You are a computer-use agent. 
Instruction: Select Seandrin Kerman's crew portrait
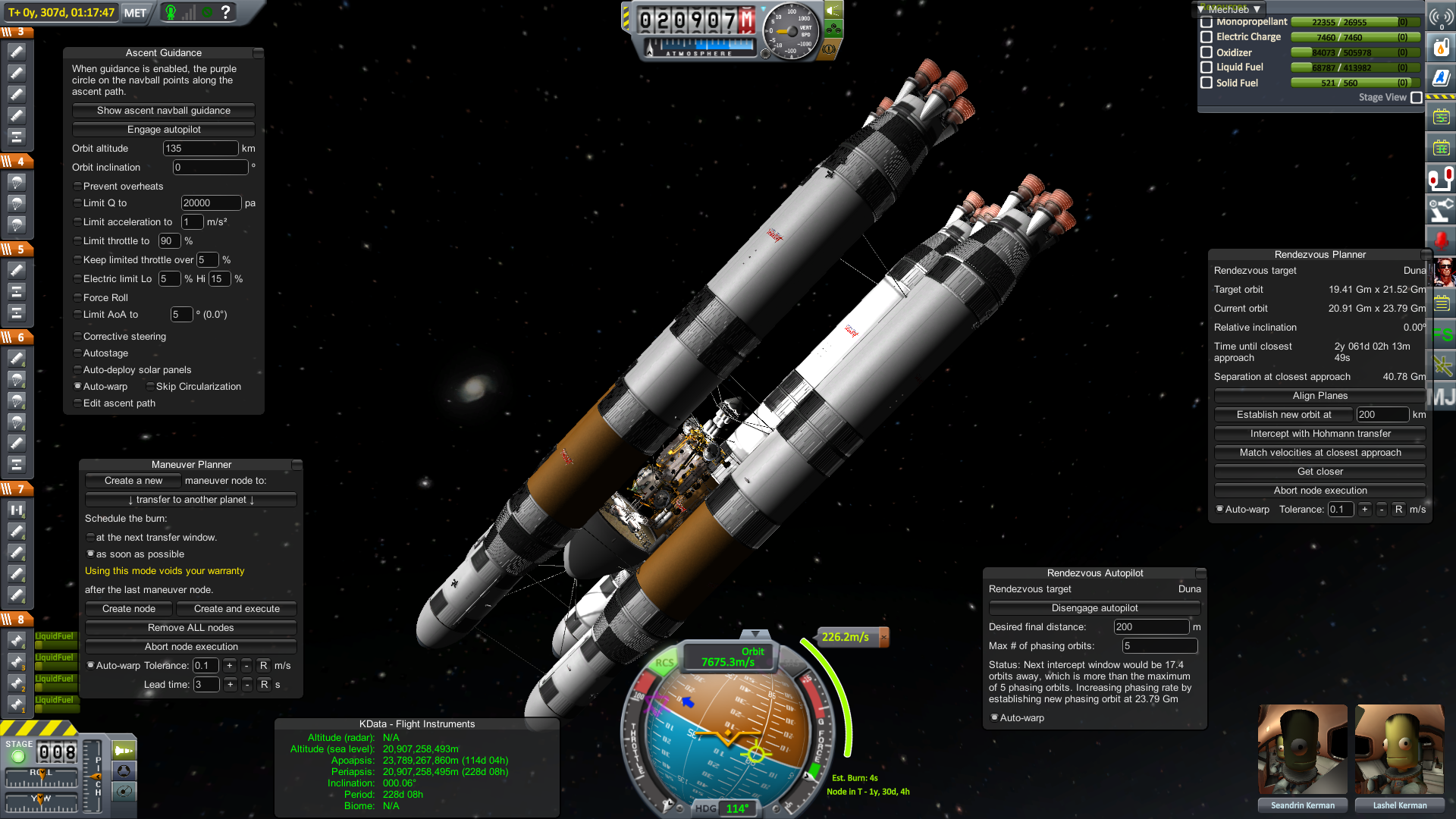[1302, 749]
